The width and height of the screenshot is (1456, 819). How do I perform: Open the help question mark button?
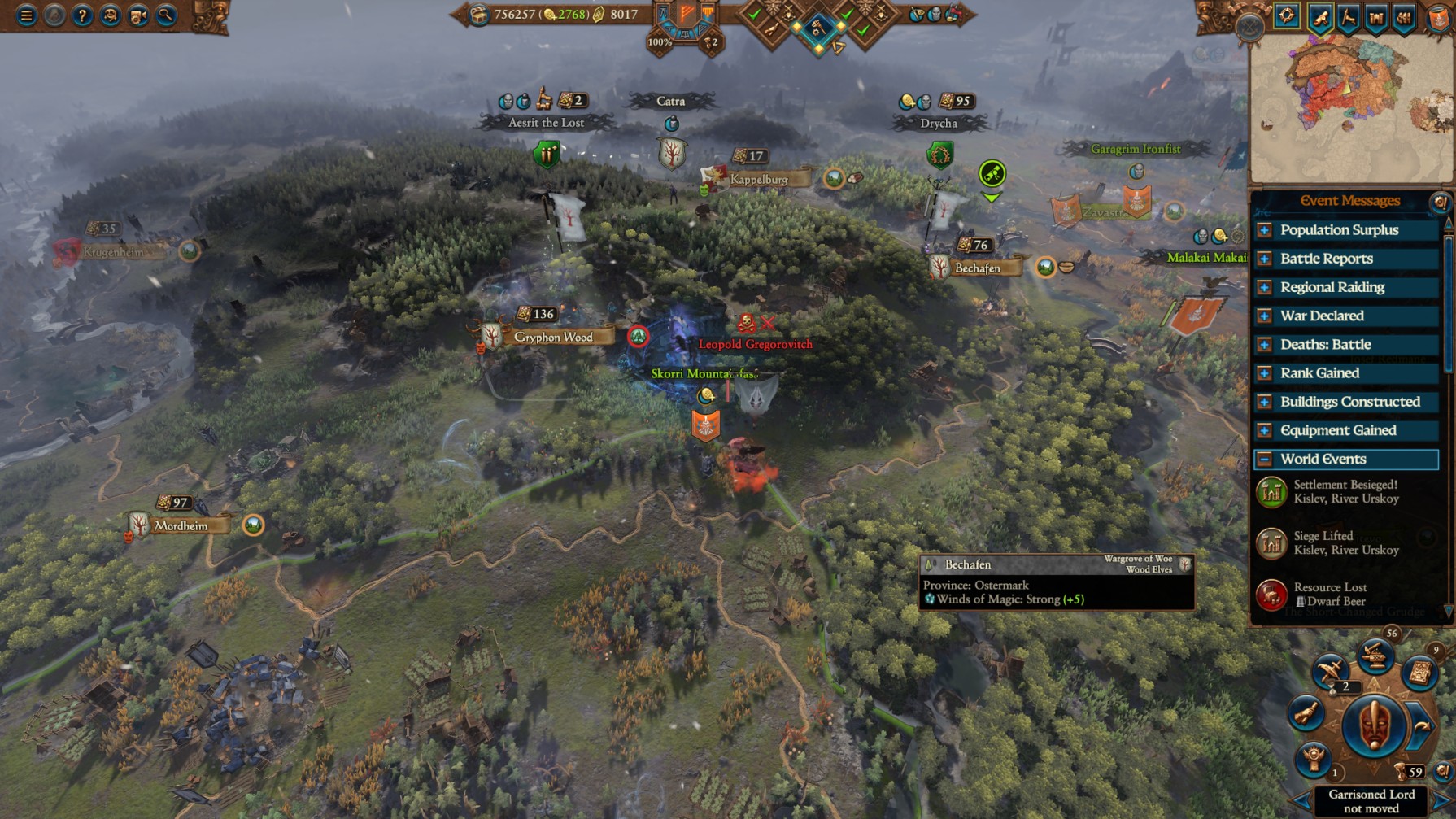82,15
